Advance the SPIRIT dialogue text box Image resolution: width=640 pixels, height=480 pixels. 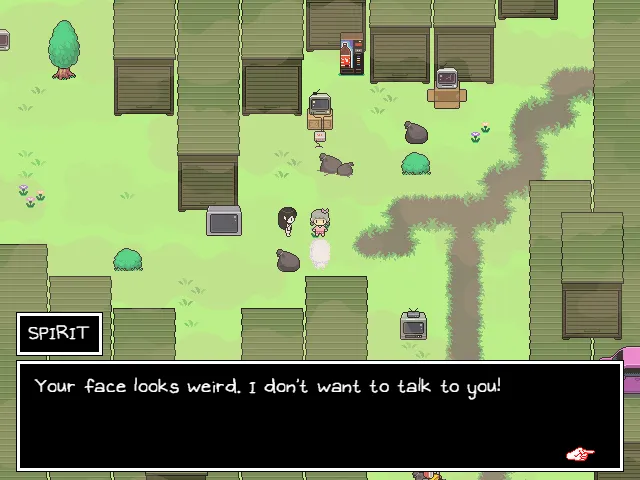(318, 415)
